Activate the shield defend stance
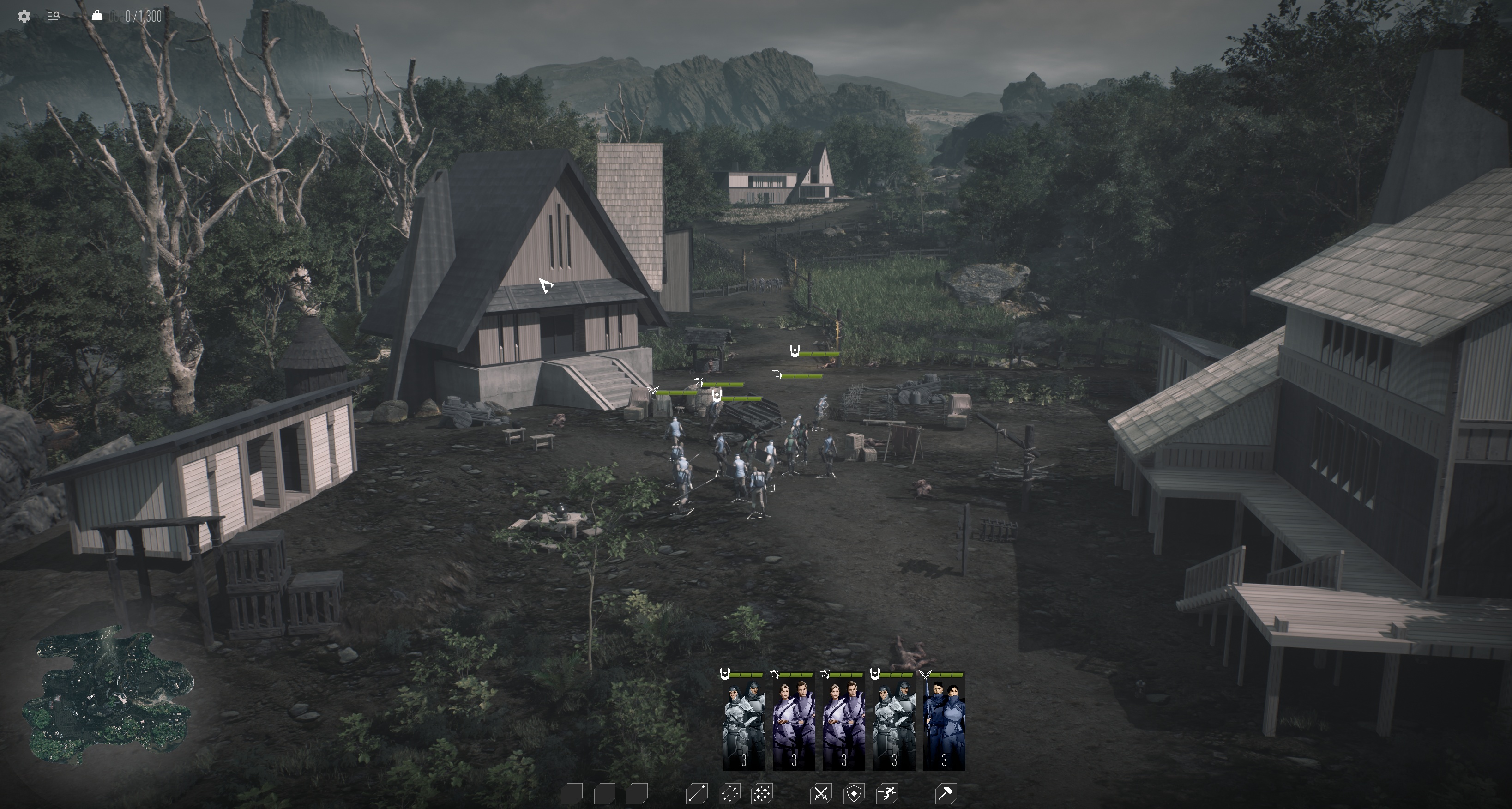 [854, 794]
